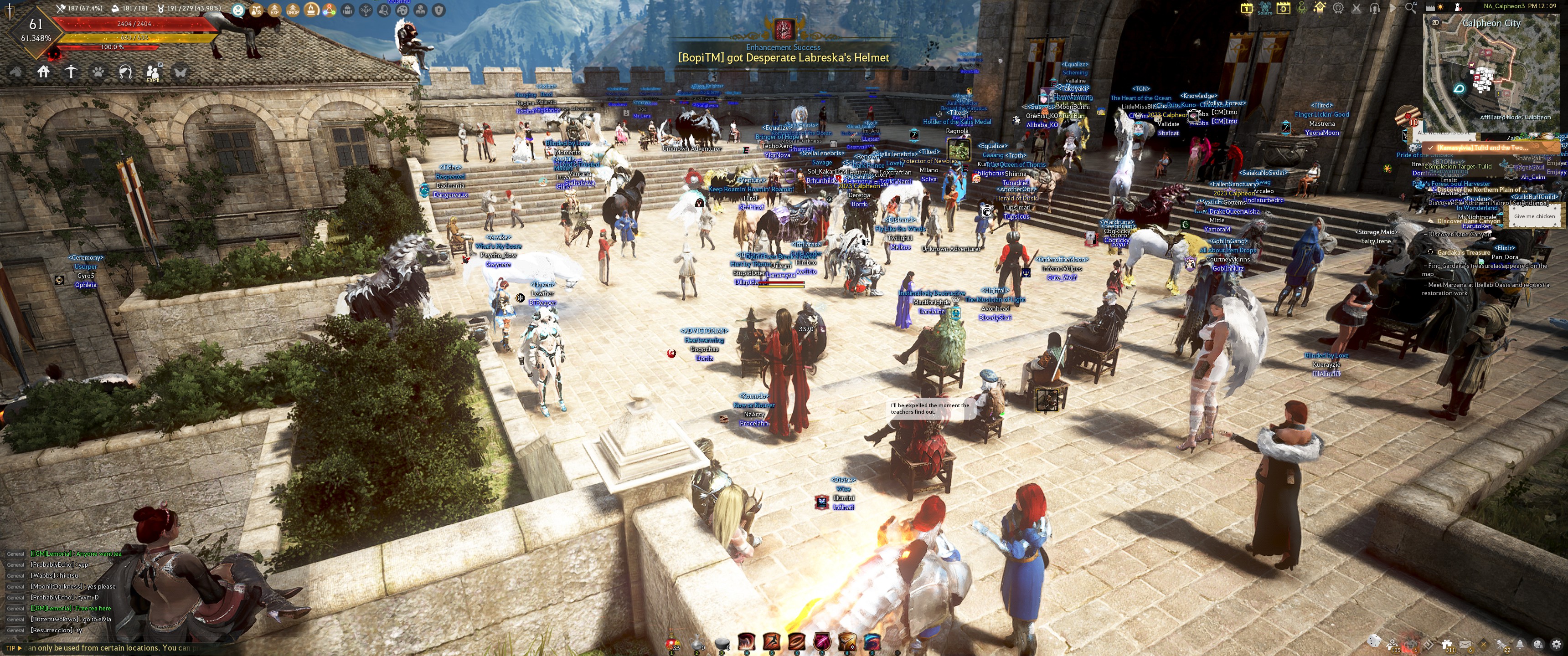Screen dimensions: 1568x656
Task: Open the settings gear icon
Action: click(x=1557, y=644)
